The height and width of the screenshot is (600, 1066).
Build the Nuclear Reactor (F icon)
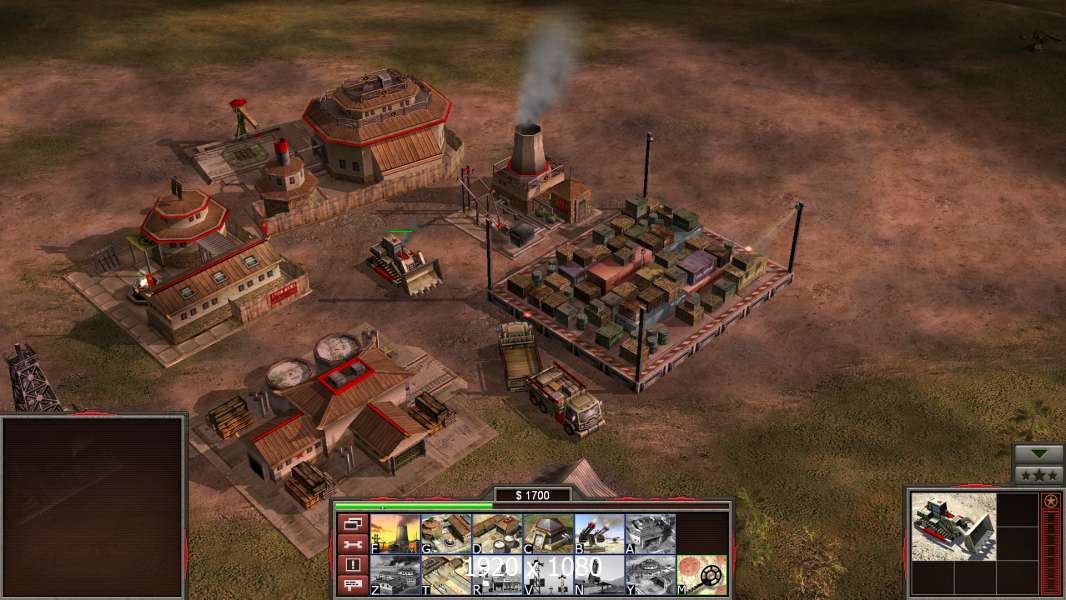pos(395,533)
